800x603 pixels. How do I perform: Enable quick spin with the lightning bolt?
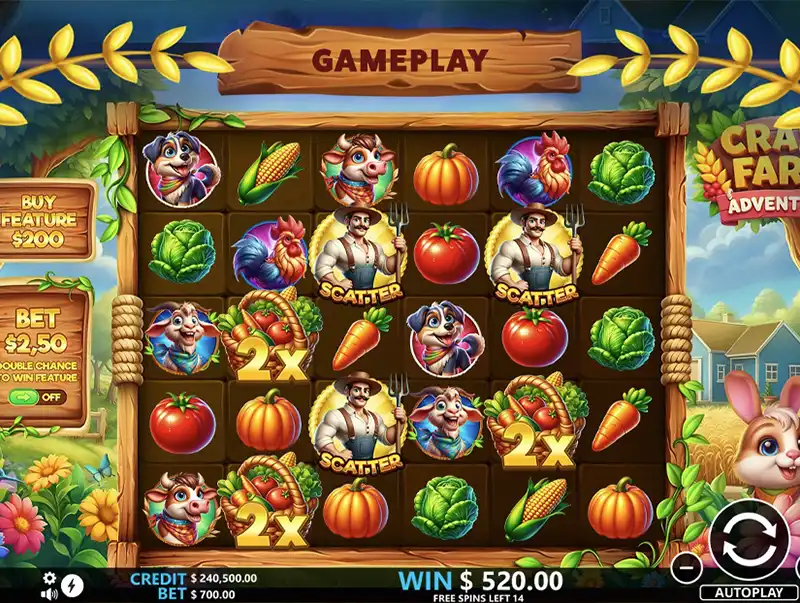(x=73, y=585)
